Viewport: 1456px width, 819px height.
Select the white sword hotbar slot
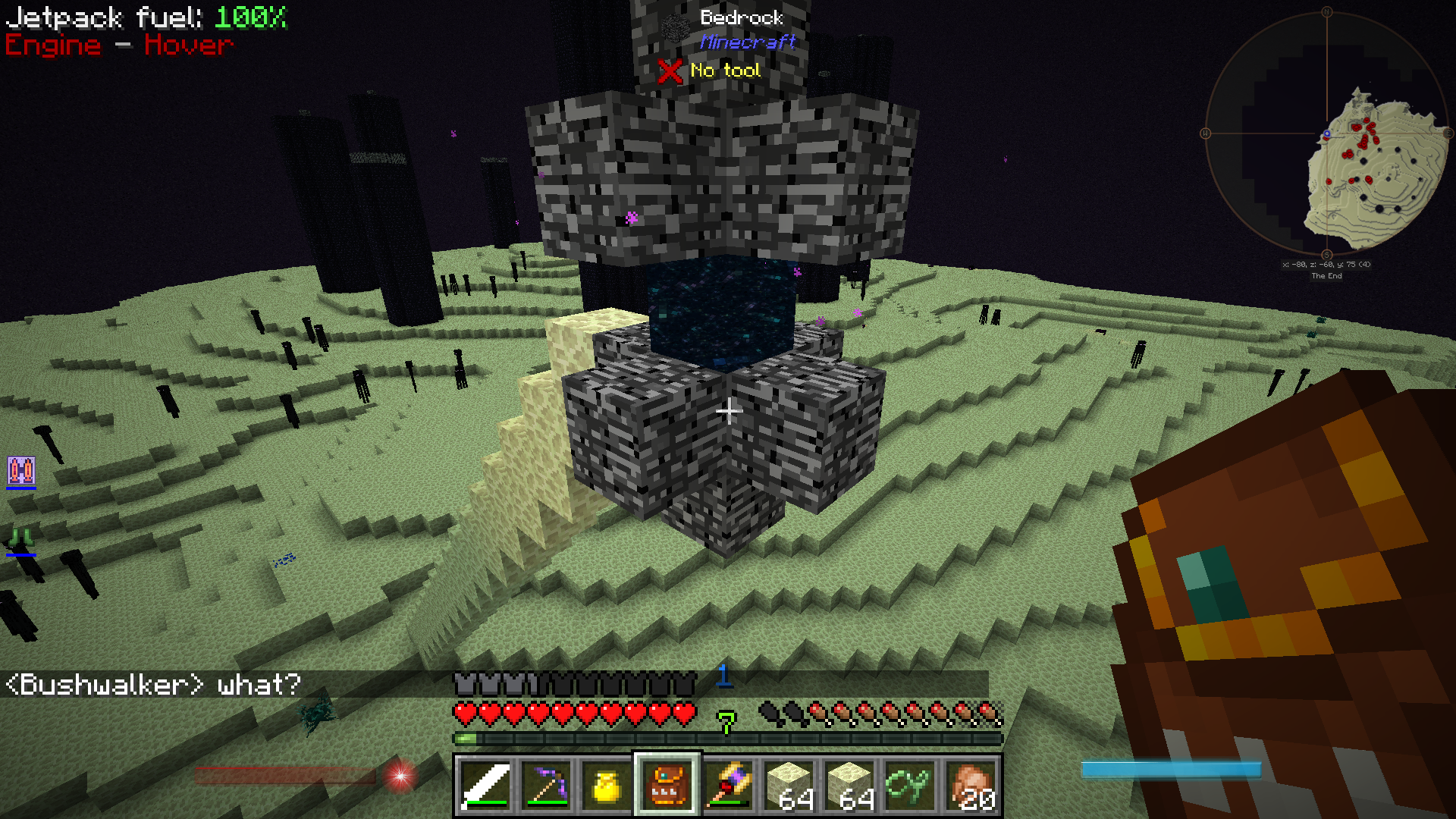click(485, 786)
